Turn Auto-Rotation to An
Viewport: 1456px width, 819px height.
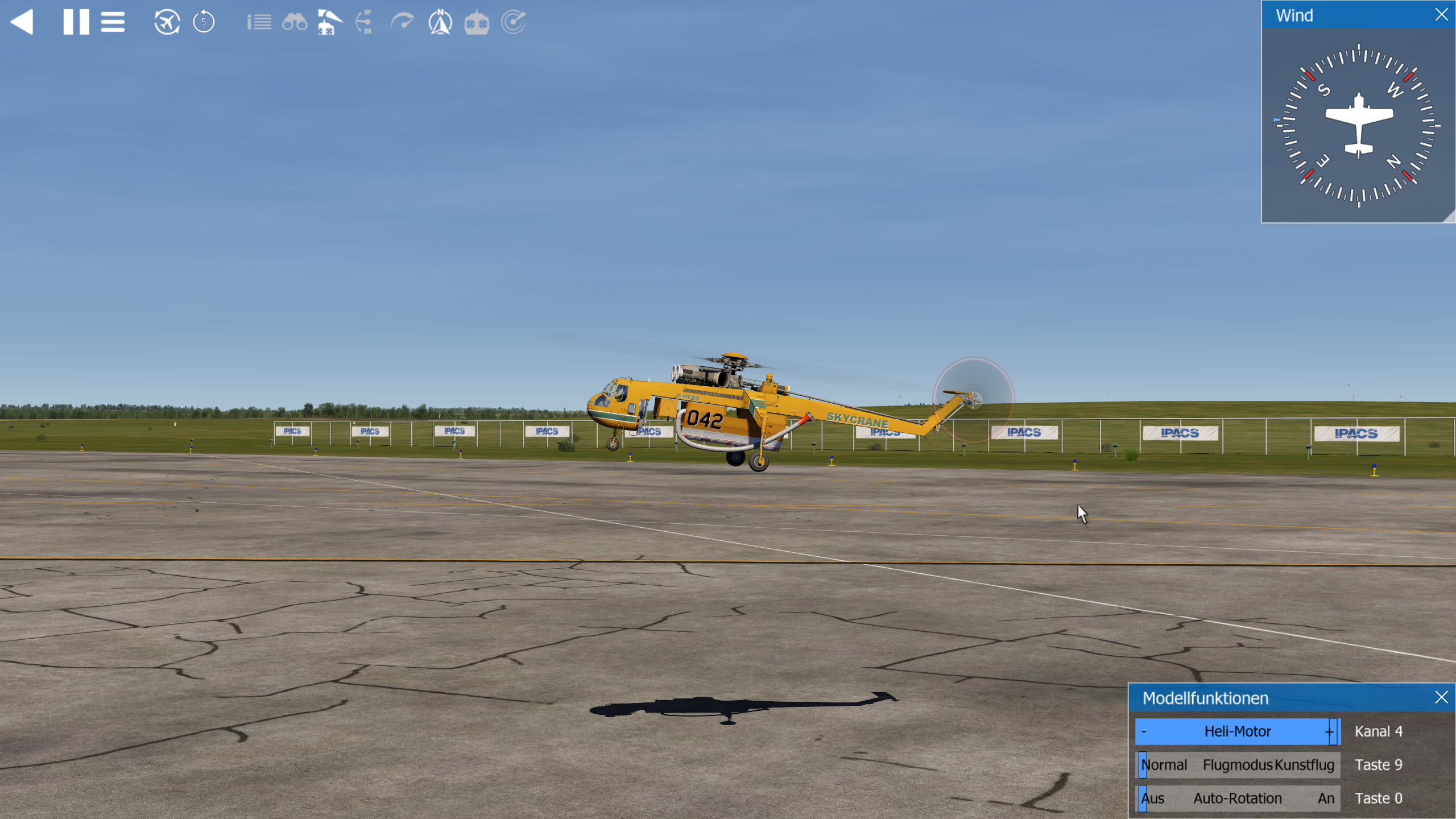(1326, 799)
